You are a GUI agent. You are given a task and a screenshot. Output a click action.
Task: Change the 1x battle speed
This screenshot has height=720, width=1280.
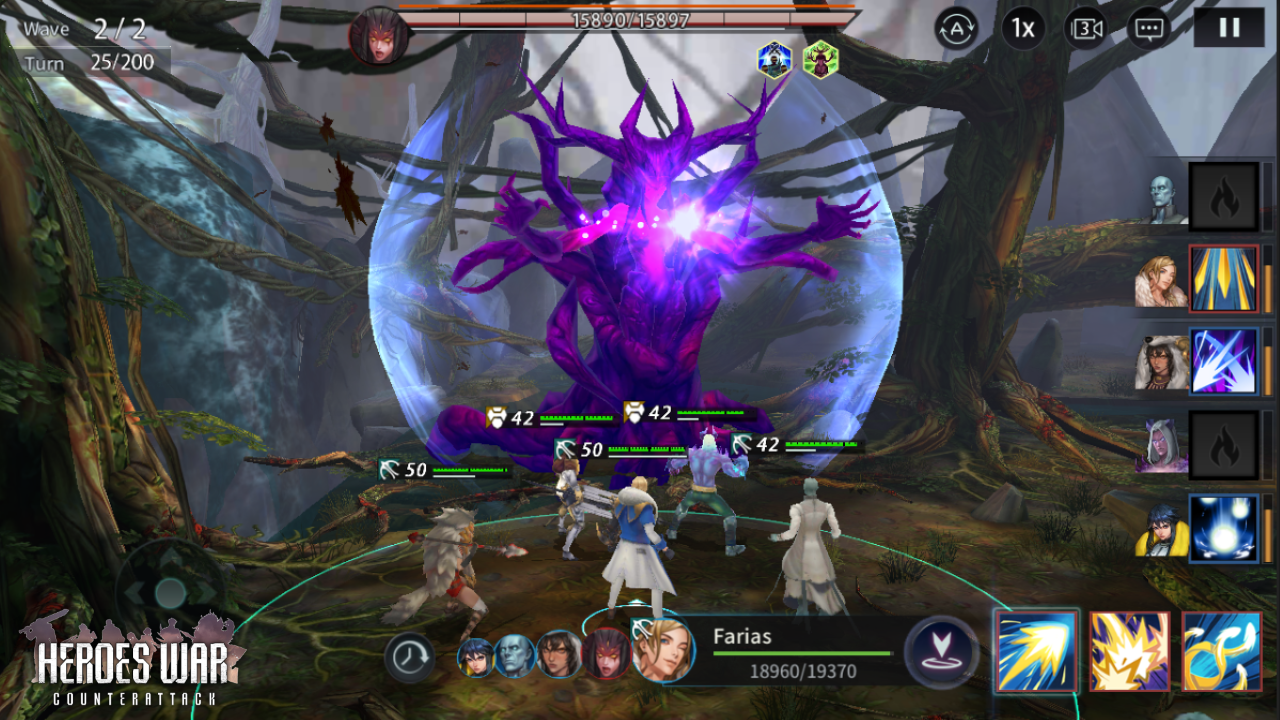(x=1023, y=29)
